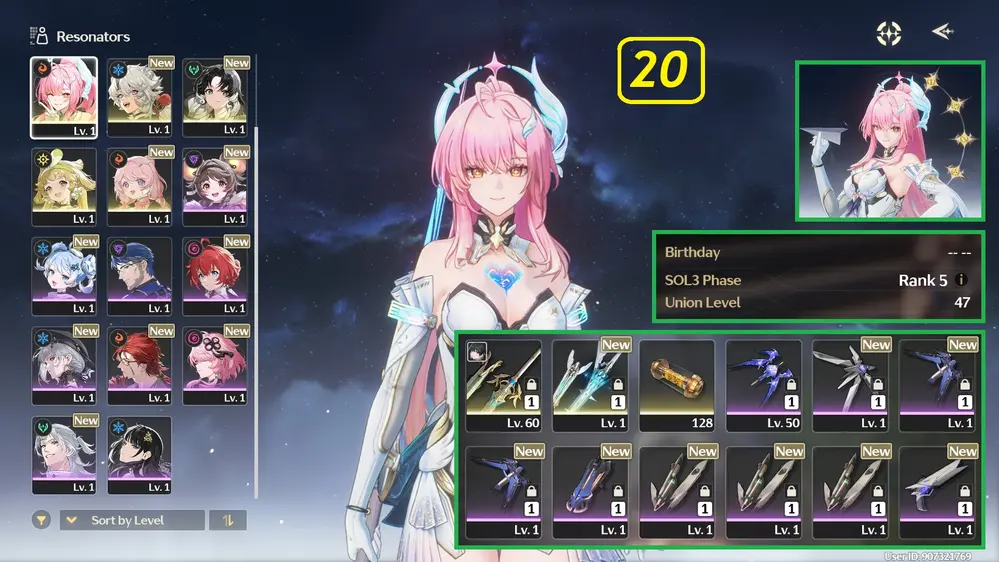Pick the blue-haired Glacio girl resonator

point(64,274)
